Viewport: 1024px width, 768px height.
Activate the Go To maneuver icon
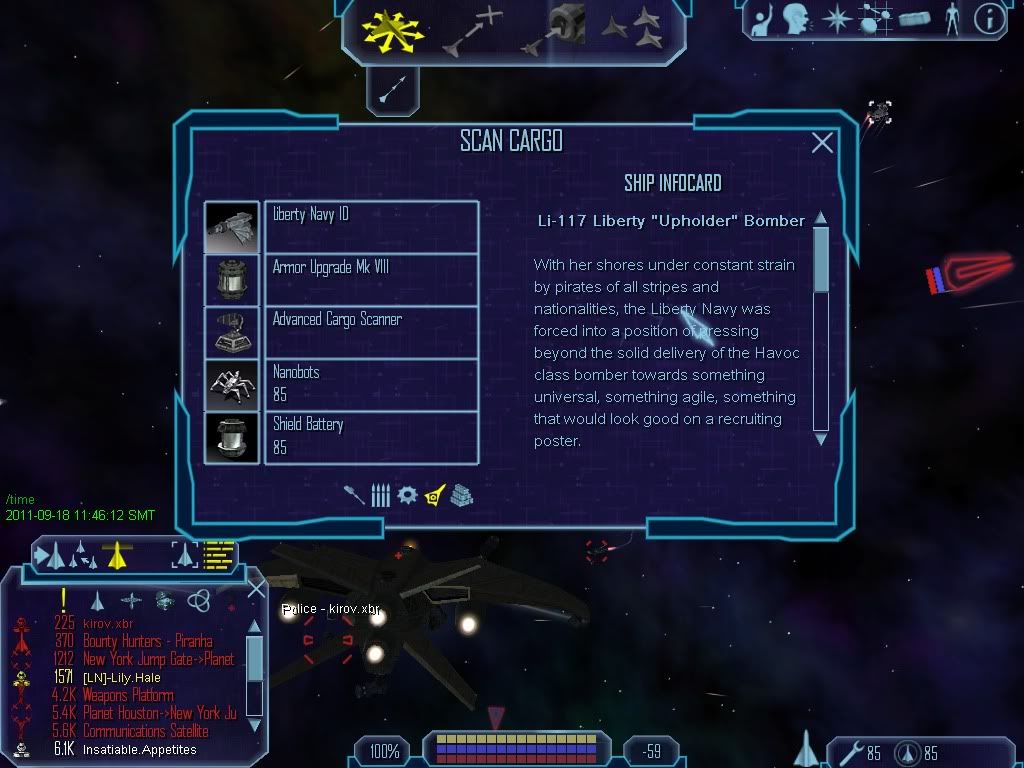point(471,30)
